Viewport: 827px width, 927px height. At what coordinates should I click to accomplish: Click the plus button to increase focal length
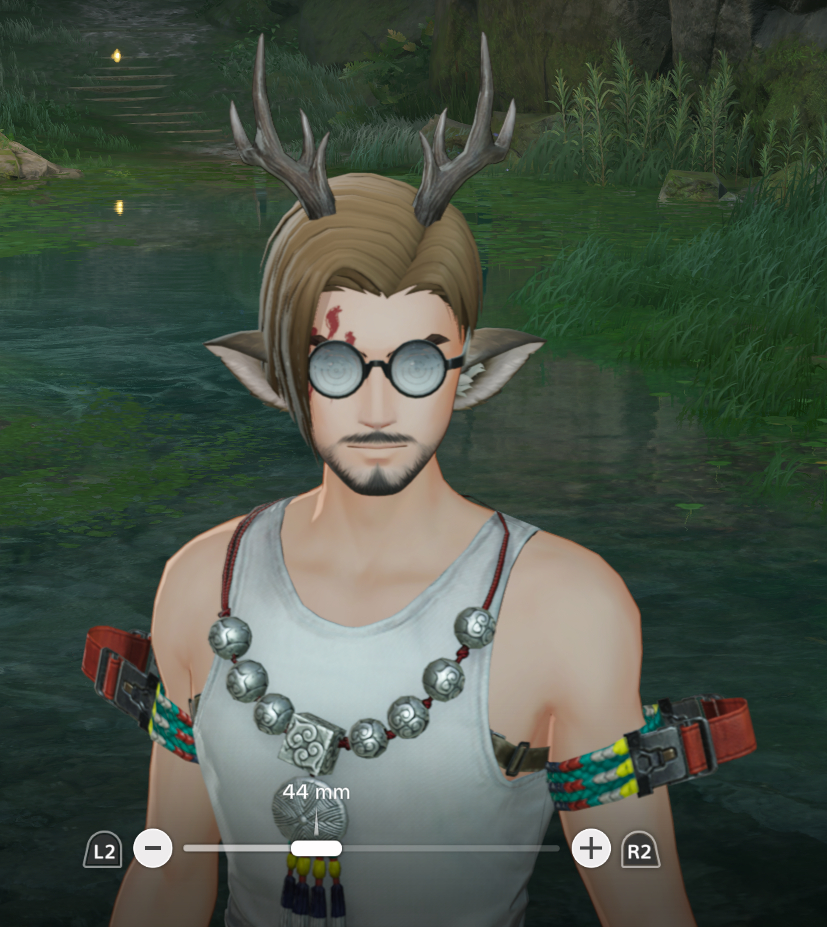point(591,849)
